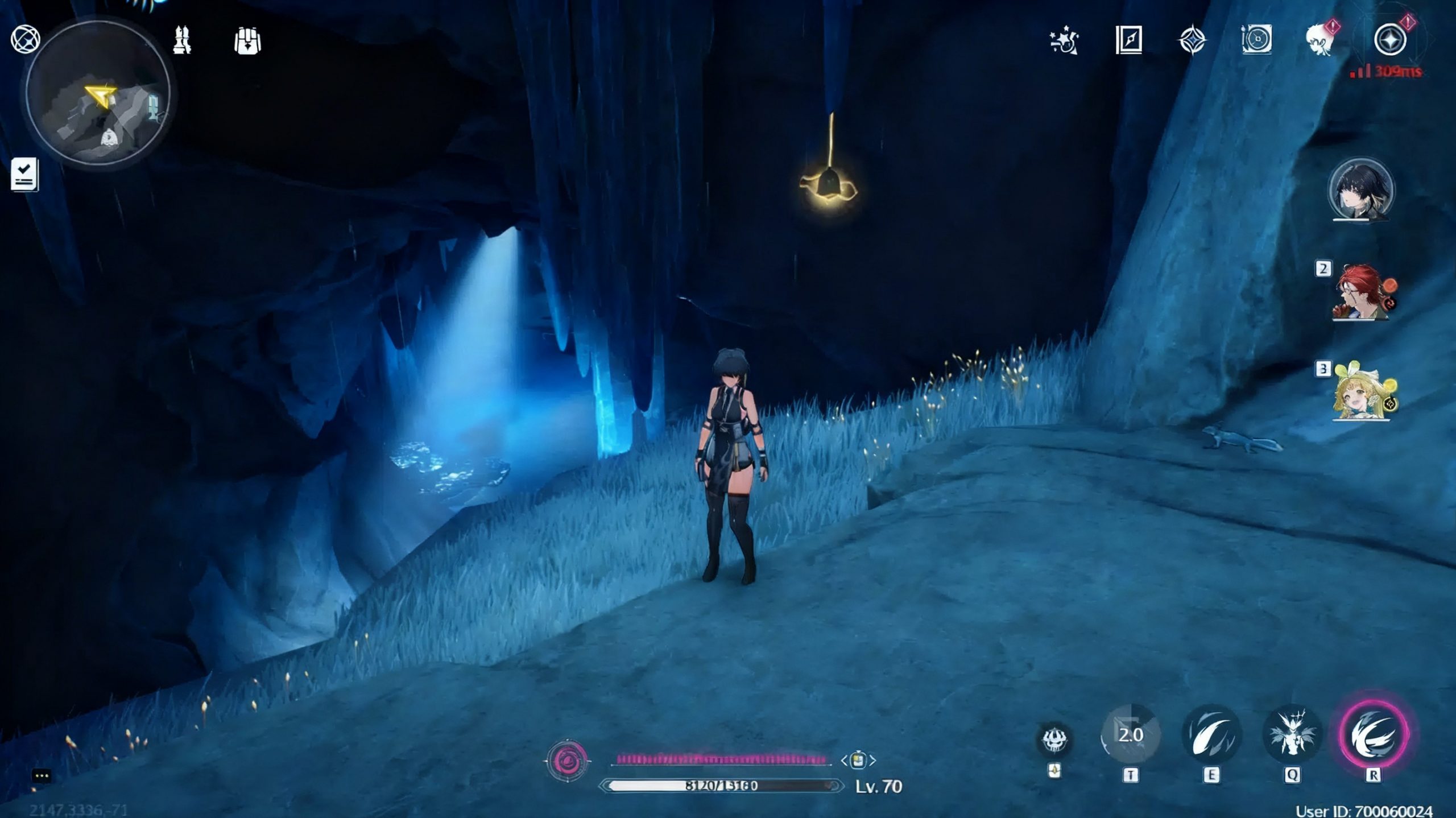Open the chat bubble button
Image resolution: width=1456 pixels, height=818 pixels.
point(42,776)
